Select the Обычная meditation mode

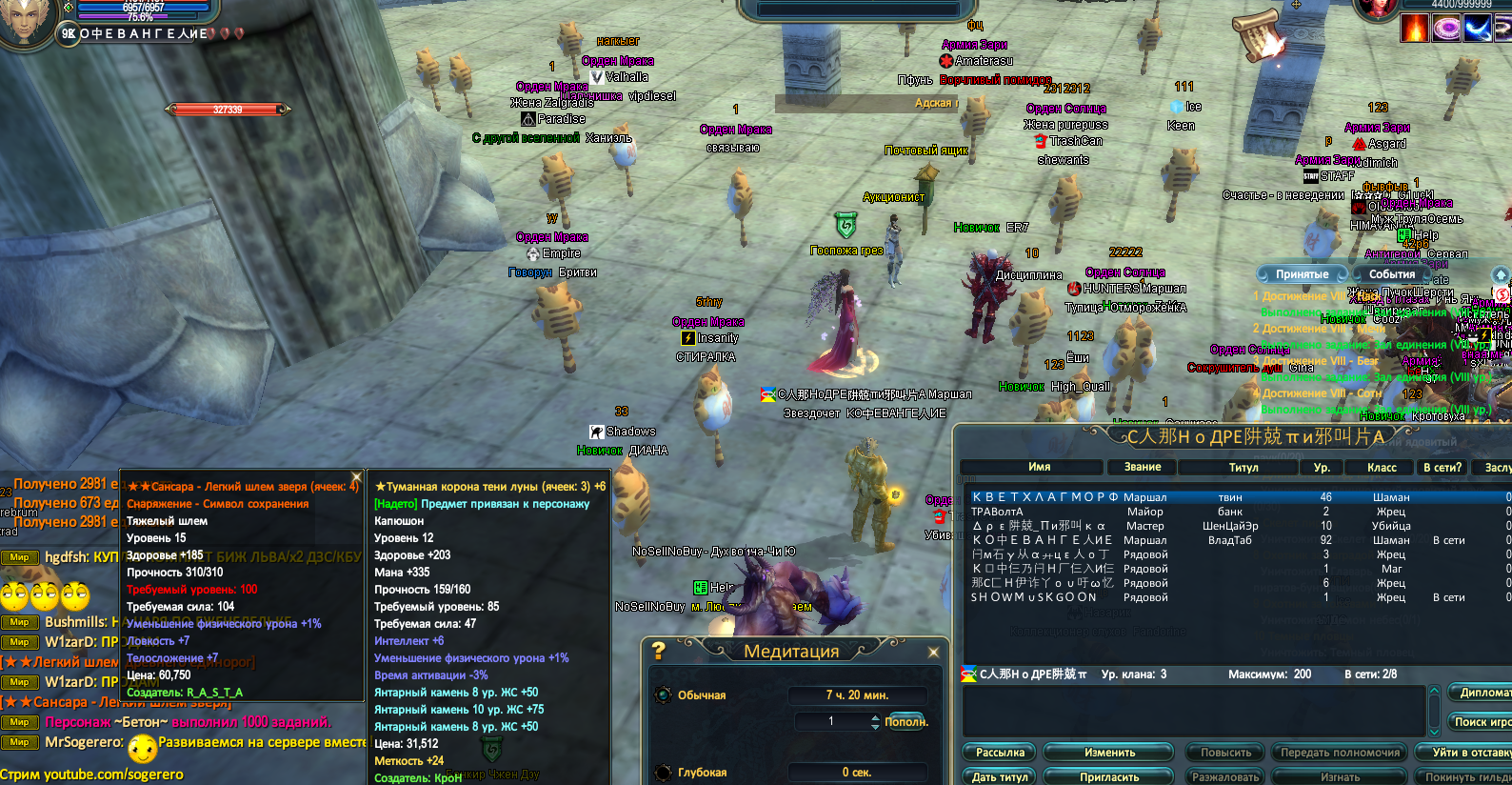[x=663, y=695]
